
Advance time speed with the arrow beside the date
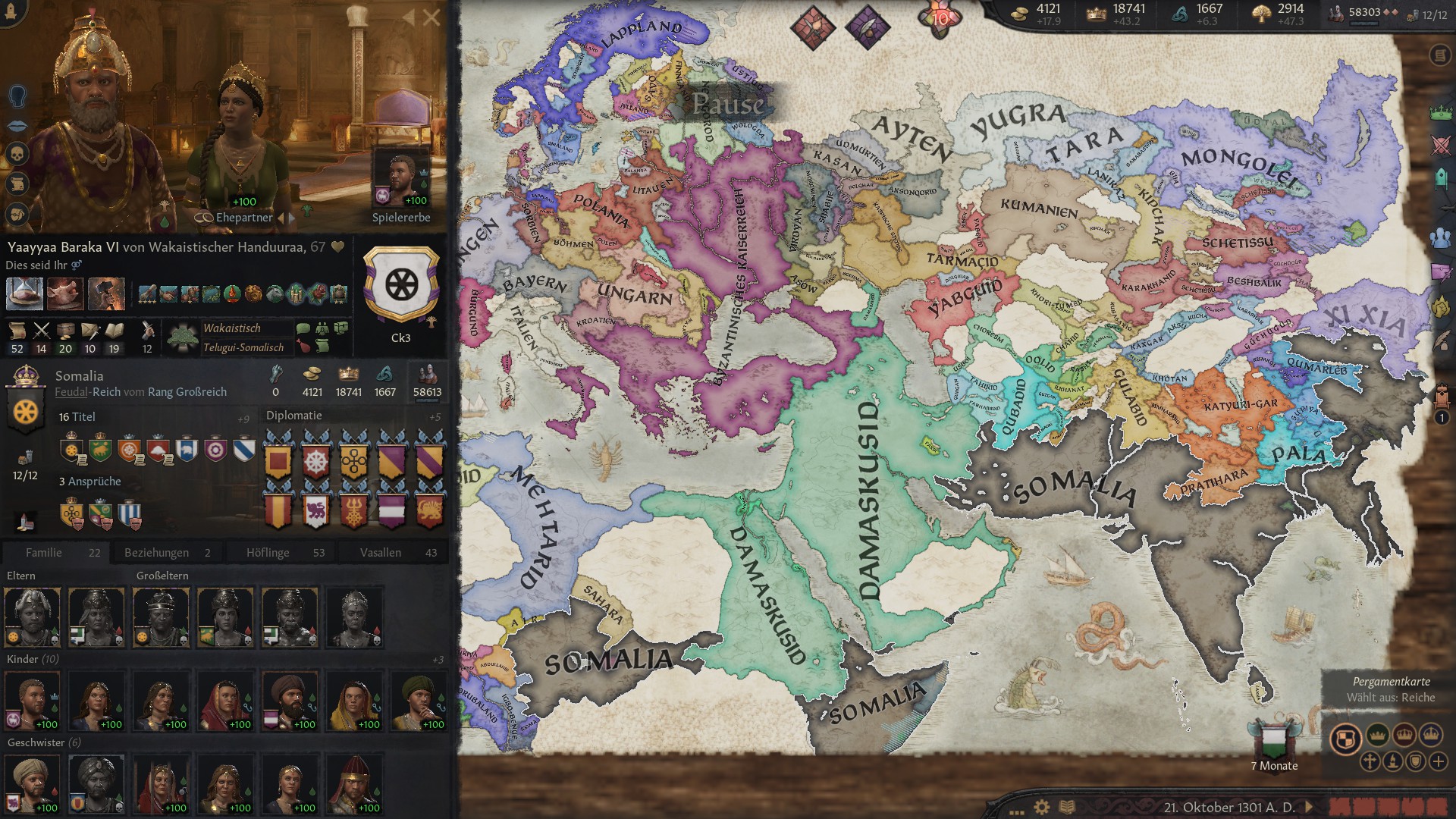(1309, 806)
